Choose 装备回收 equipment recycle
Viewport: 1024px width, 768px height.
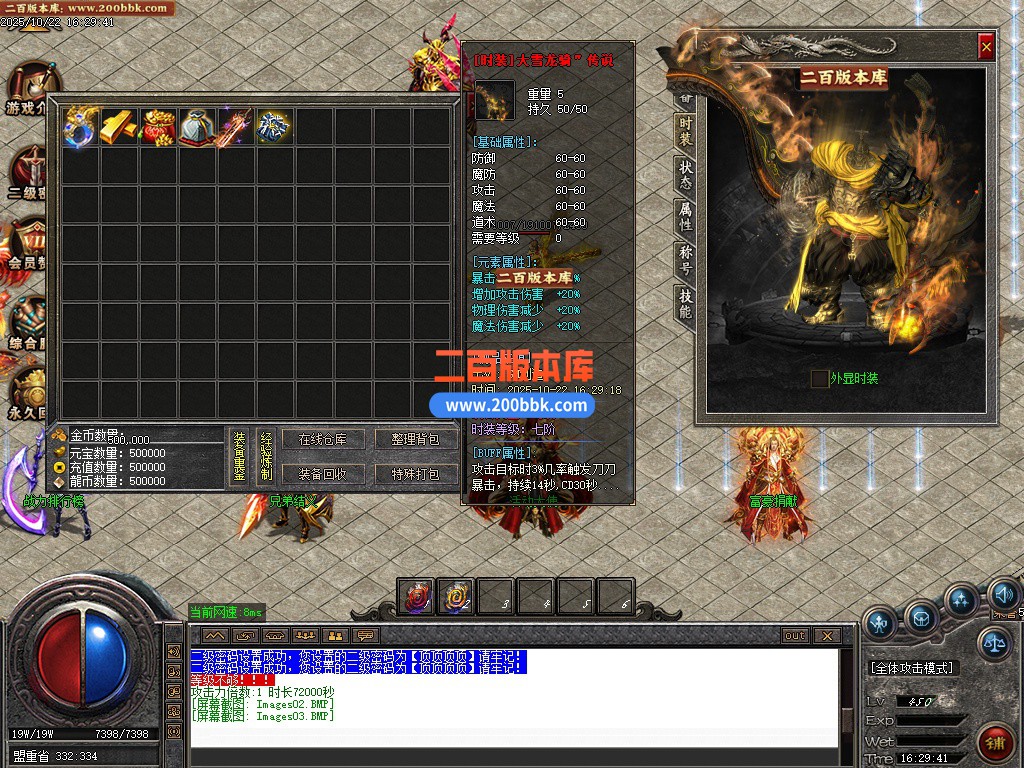pos(323,474)
